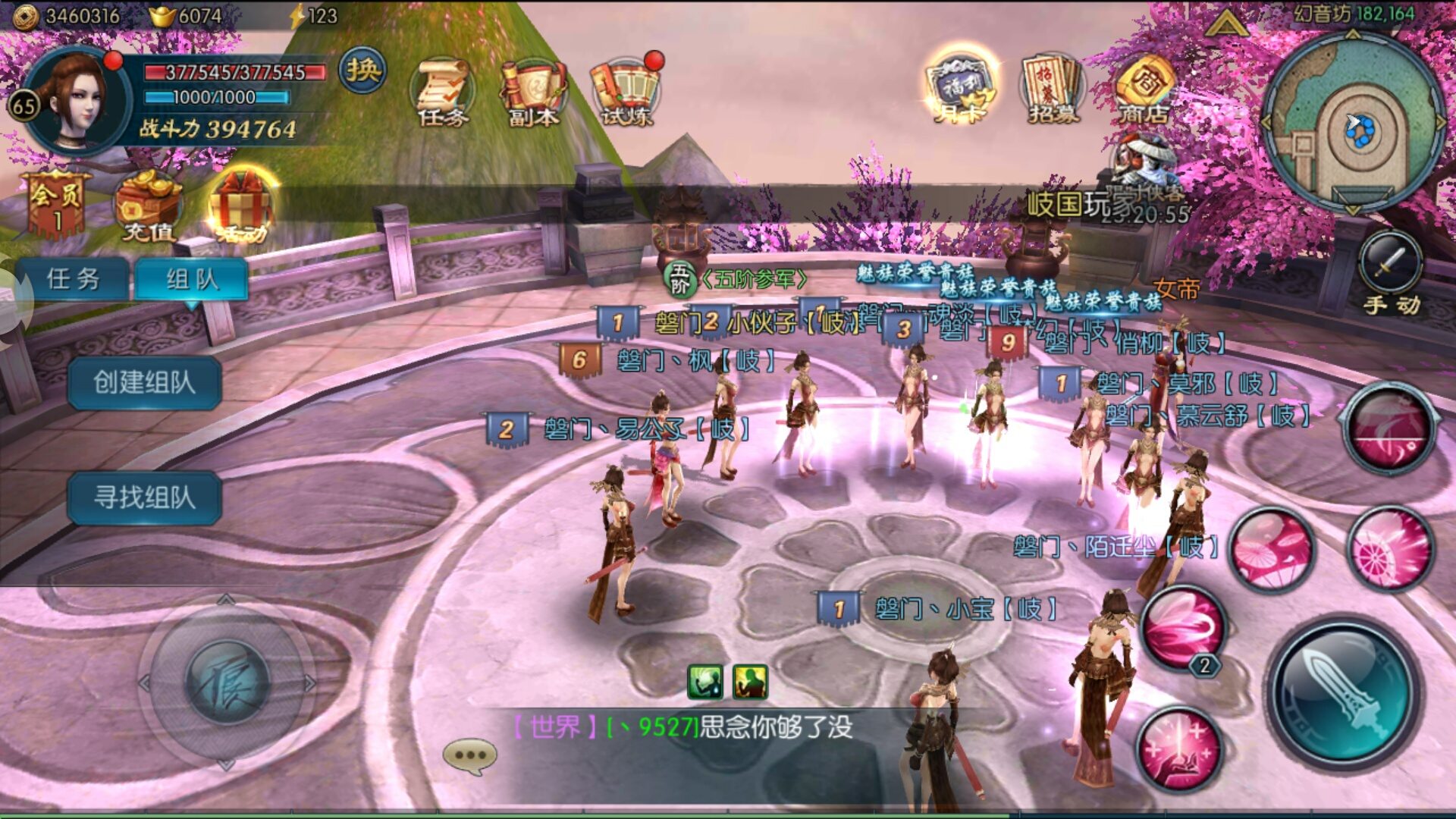This screenshot has height=819, width=1456.
Task: Toggle the 手动 manual combat mode
Action: point(1391,275)
